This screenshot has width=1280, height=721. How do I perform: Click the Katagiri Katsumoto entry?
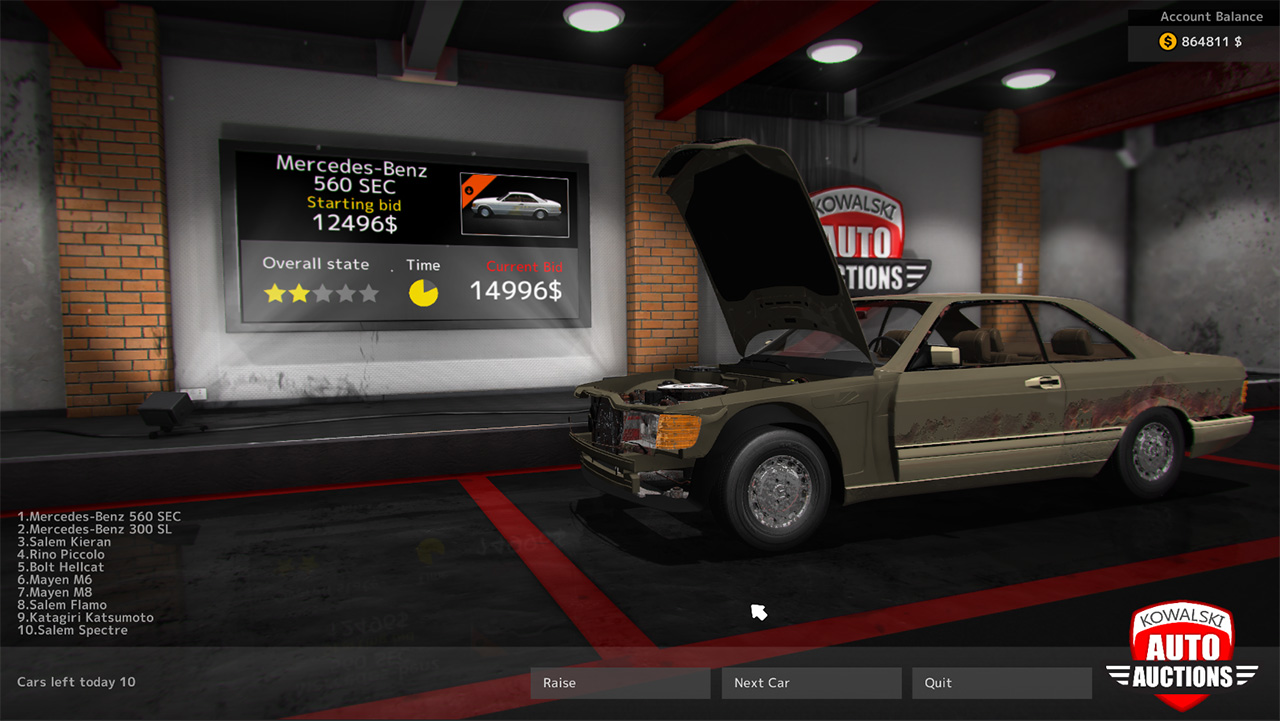click(83, 617)
